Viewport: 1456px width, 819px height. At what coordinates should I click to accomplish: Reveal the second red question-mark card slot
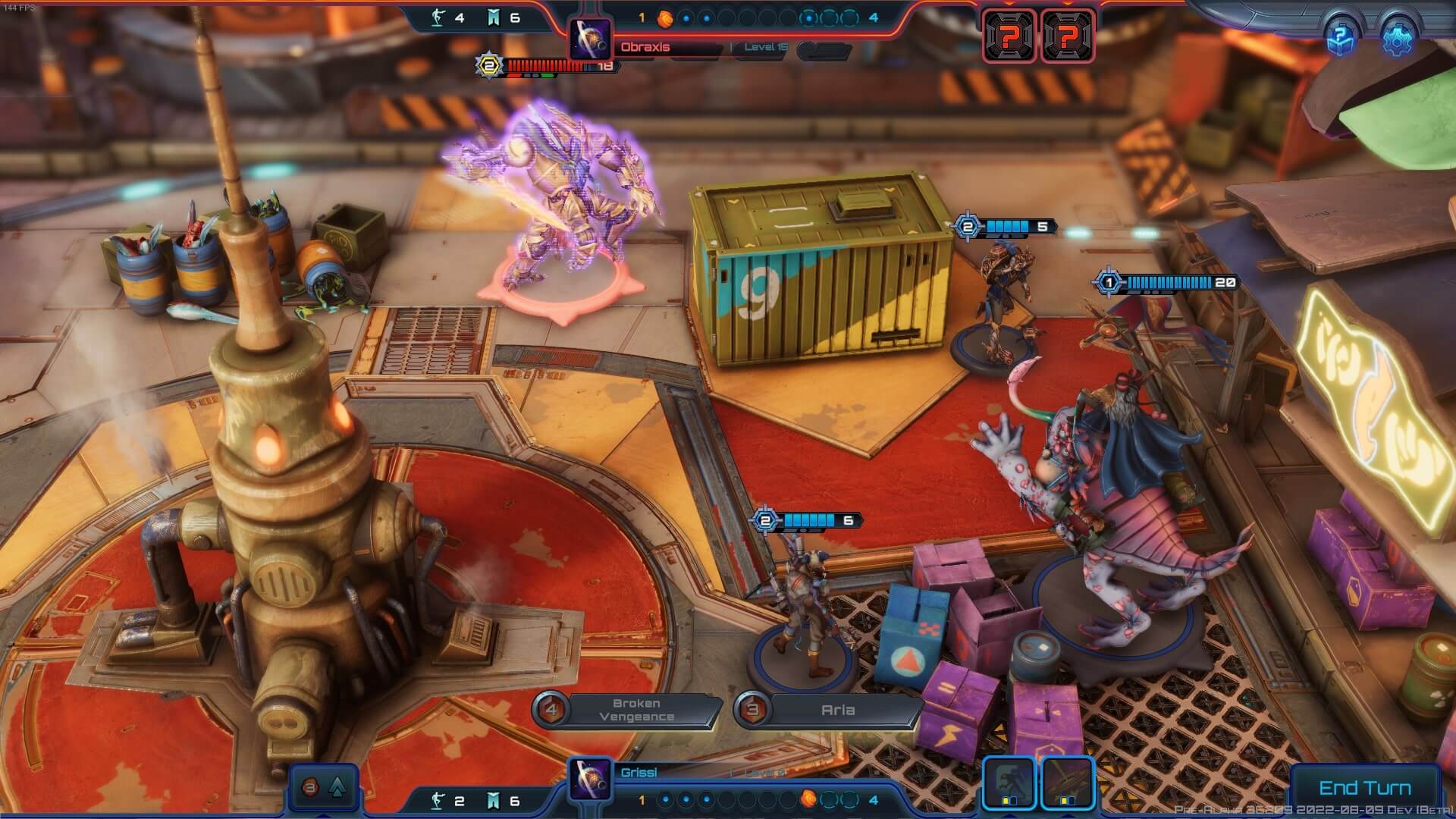click(1068, 33)
